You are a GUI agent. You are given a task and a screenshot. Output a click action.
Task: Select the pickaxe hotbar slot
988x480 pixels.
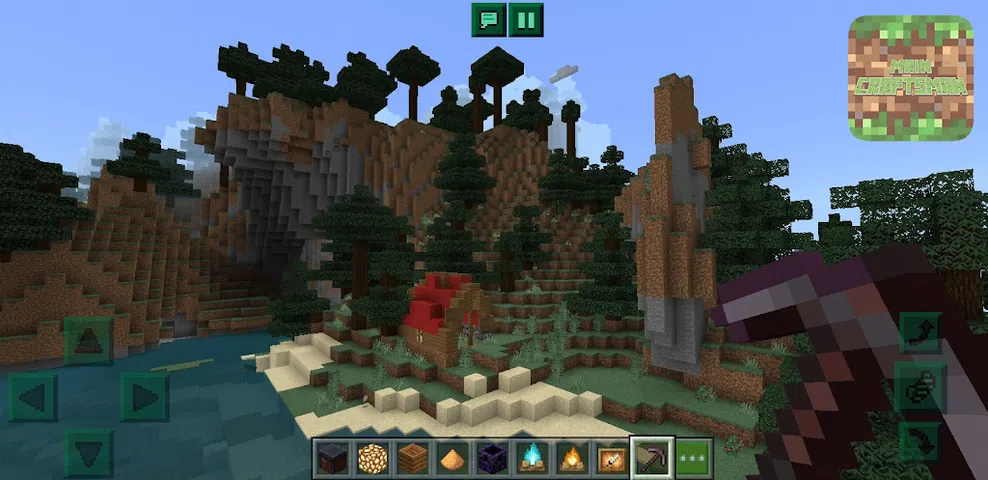[650, 457]
